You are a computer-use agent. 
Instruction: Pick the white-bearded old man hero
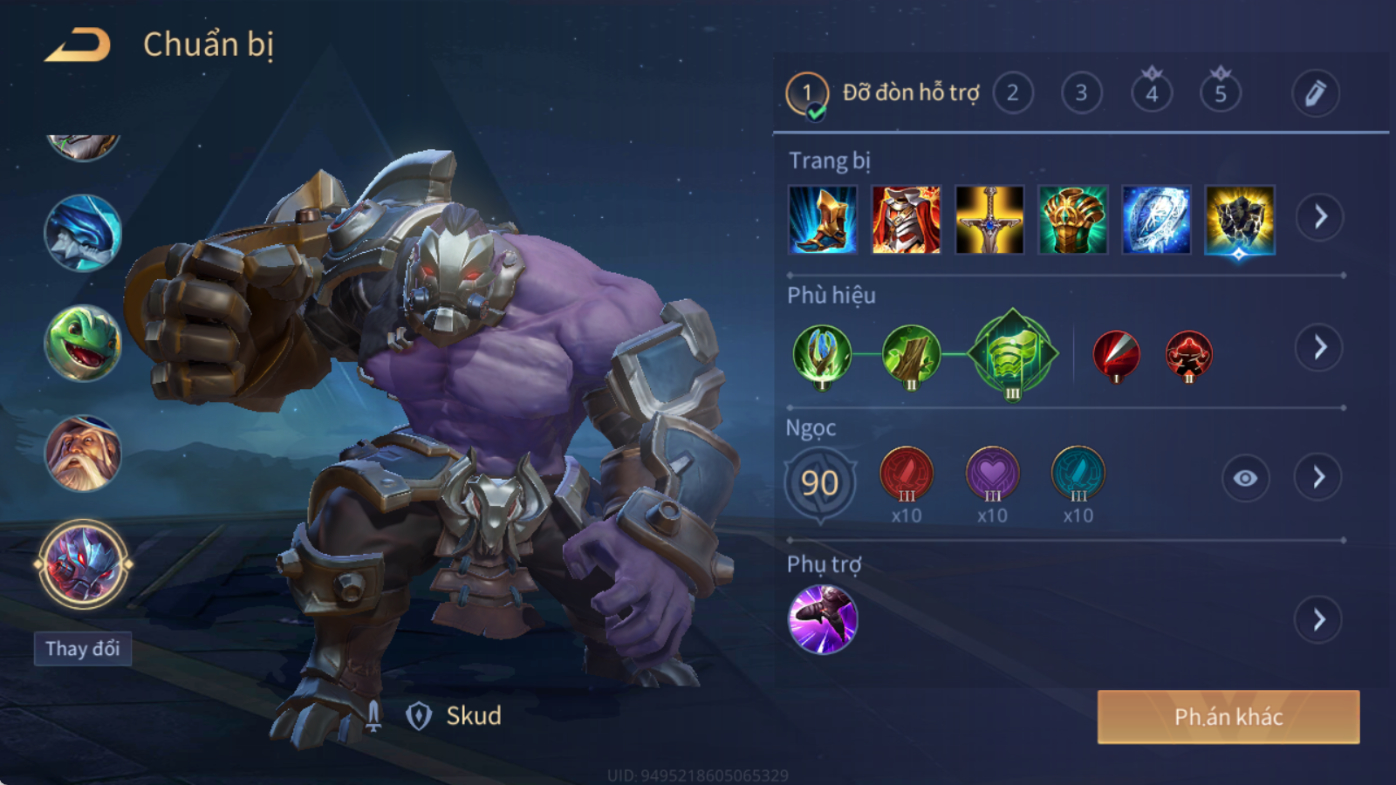(x=83, y=453)
